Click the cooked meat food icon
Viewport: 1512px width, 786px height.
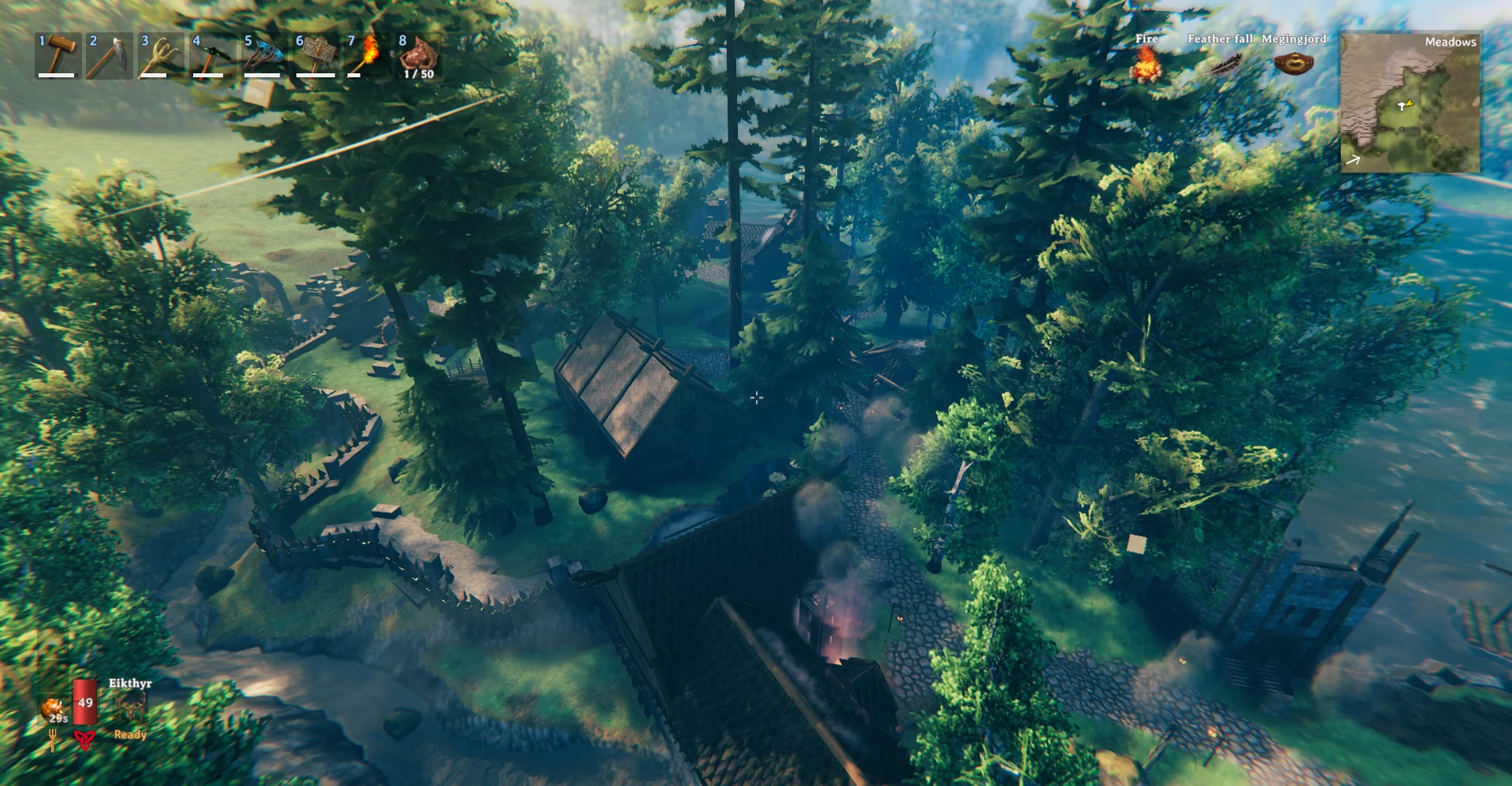pos(55,709)
